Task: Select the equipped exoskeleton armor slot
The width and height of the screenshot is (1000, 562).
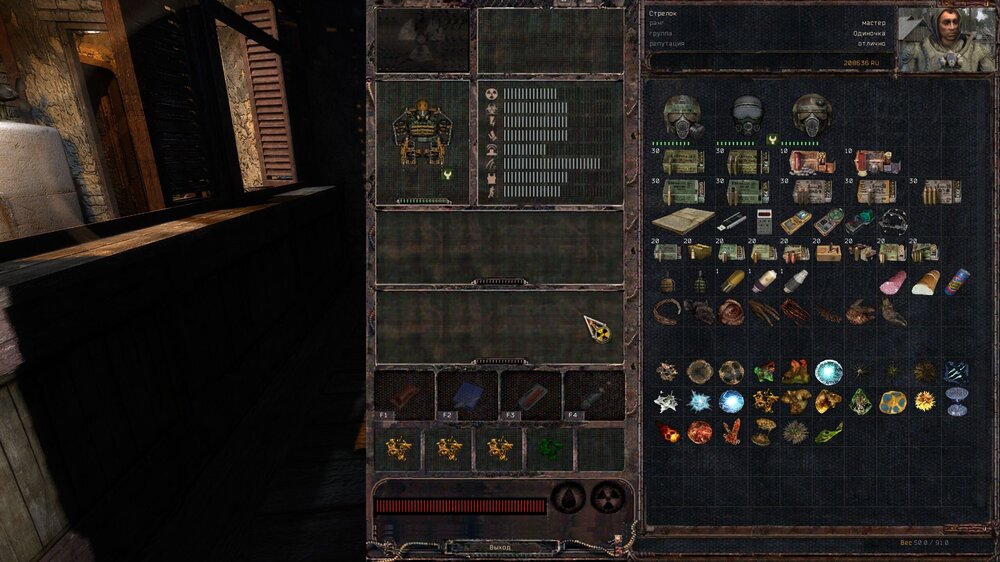Action: (x=421, y=136)
